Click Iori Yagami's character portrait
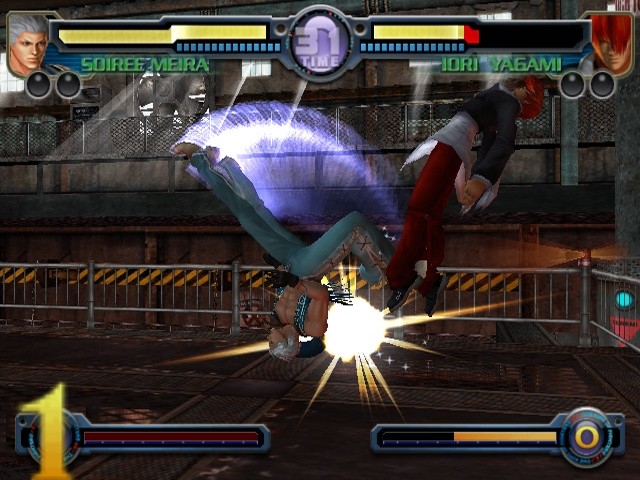The width and height of the screenshot is (640, 480). [x=611, y=42]
